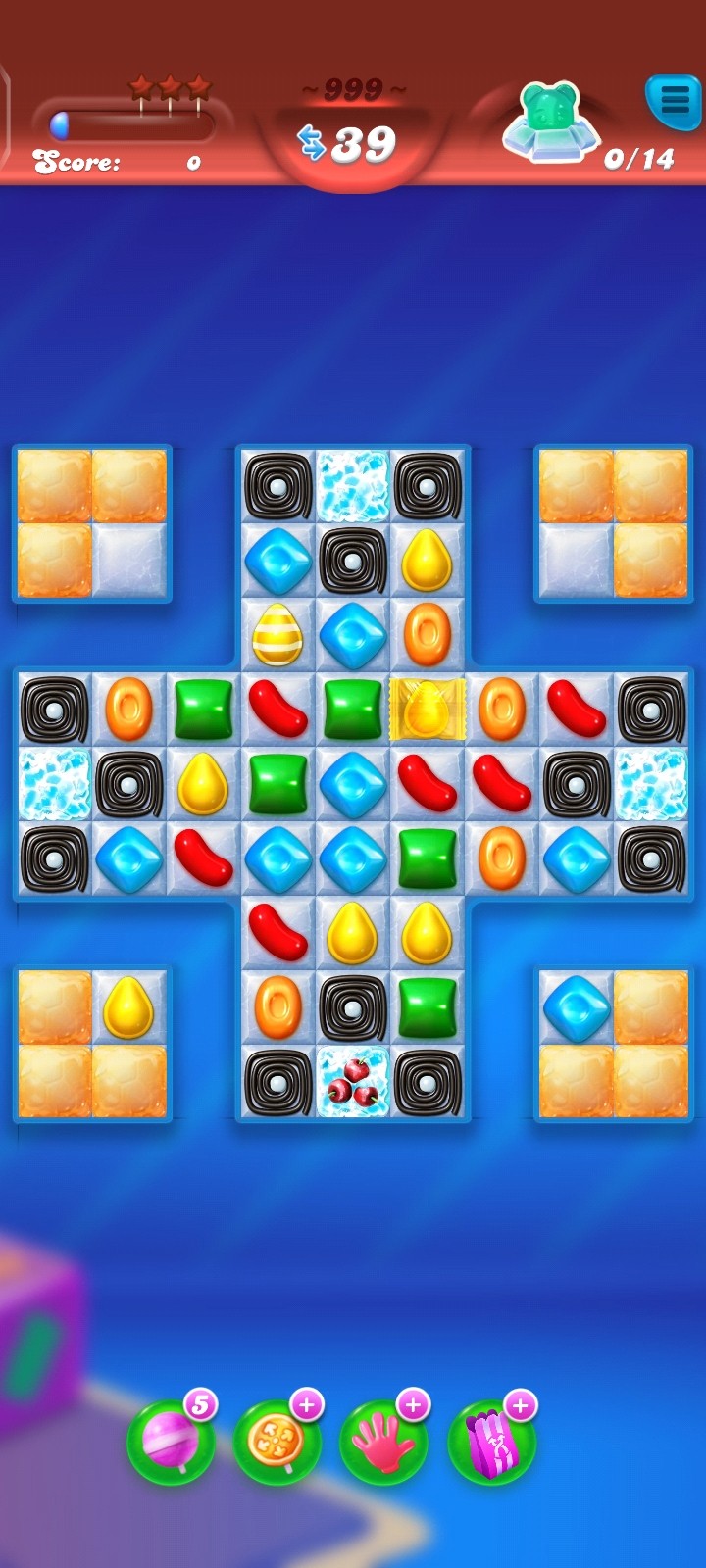Viewport: 706px width, 1568px height.
Task: Tap the wrapped yellow candy tile
Action: click(428, 709)
